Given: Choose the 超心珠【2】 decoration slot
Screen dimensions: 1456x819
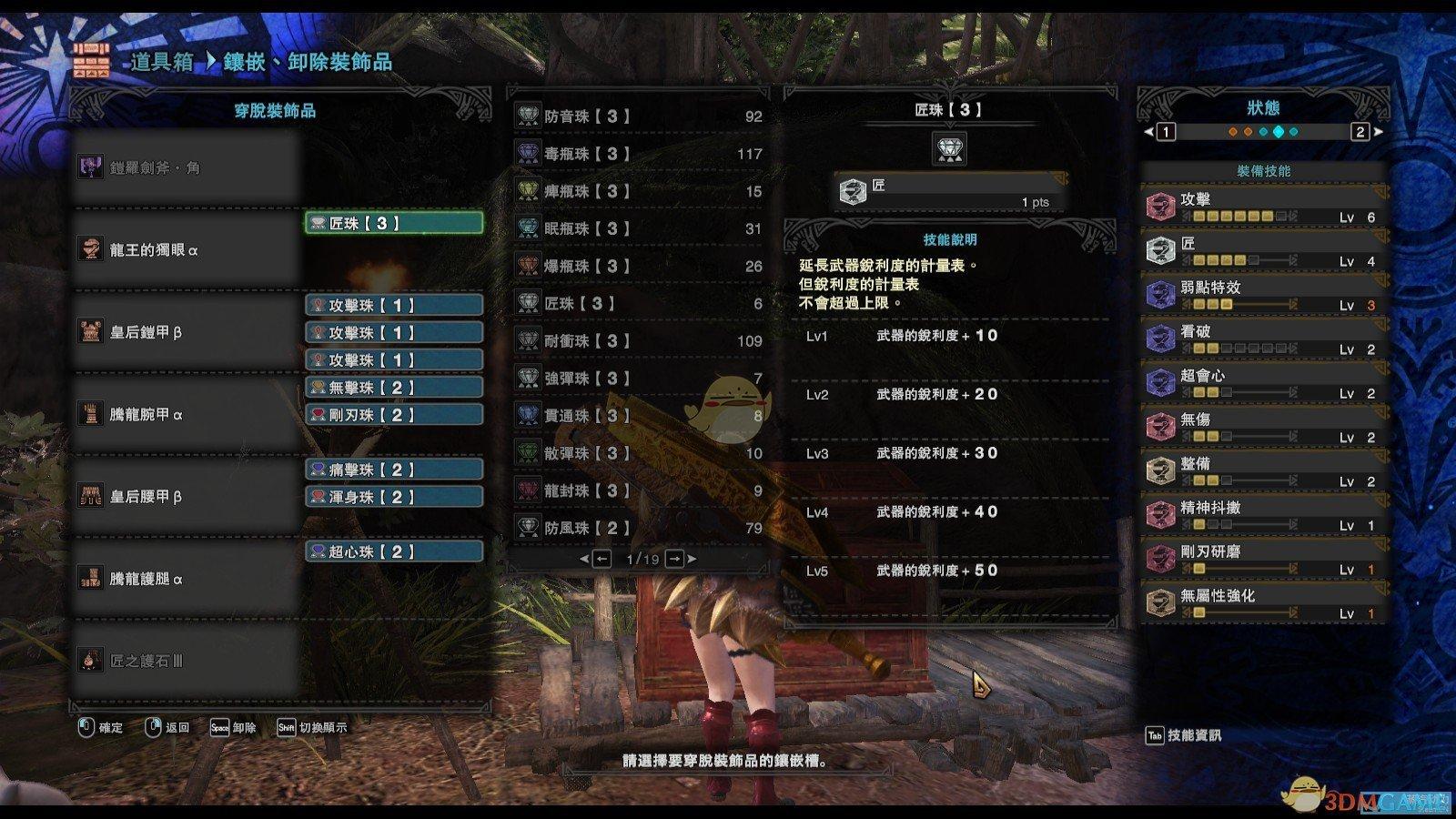Looking at the screenshot, I should tap(393, 551).
